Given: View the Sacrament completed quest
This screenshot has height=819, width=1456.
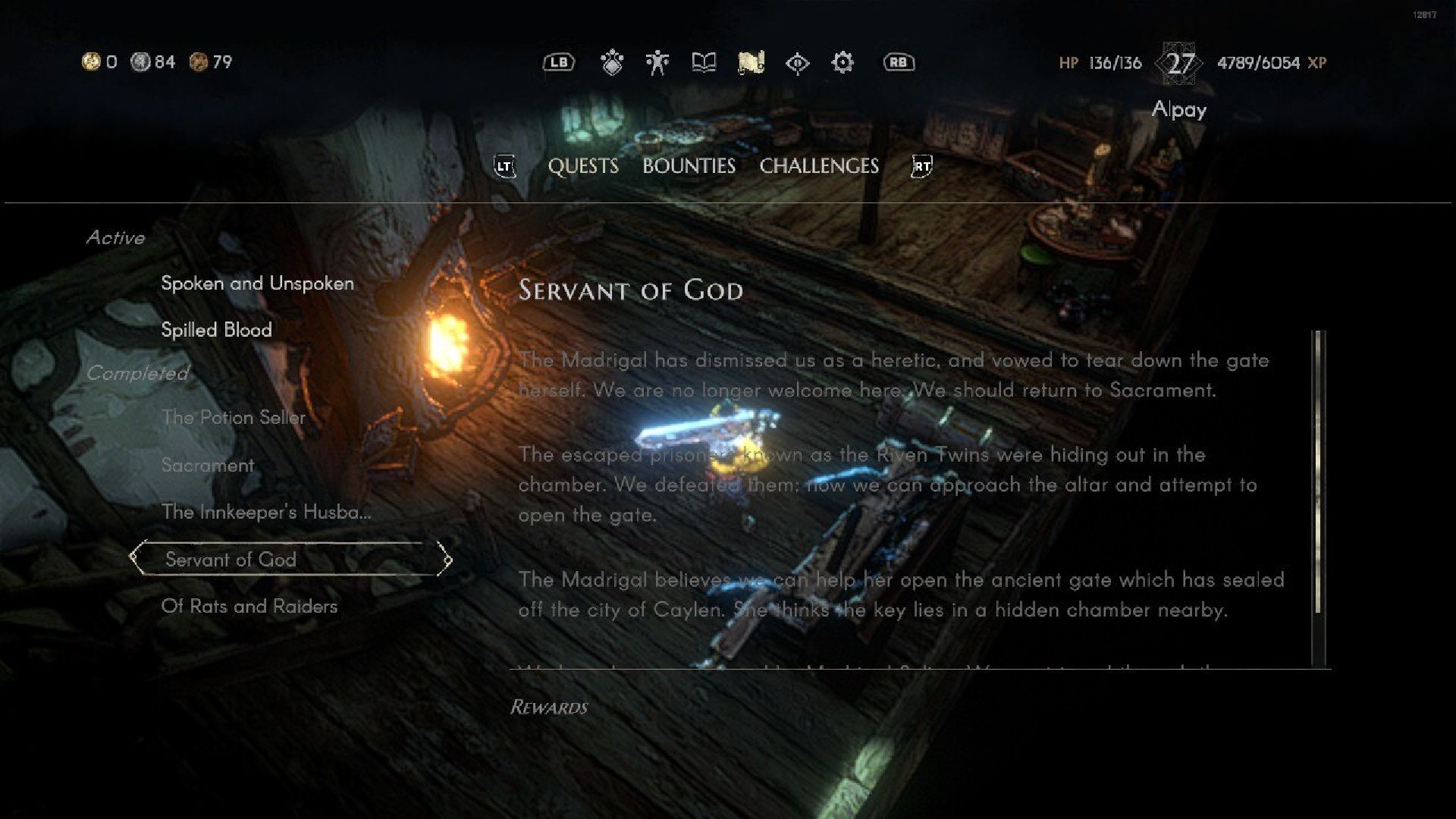Looking at the screenshot, I should point(207,466).
